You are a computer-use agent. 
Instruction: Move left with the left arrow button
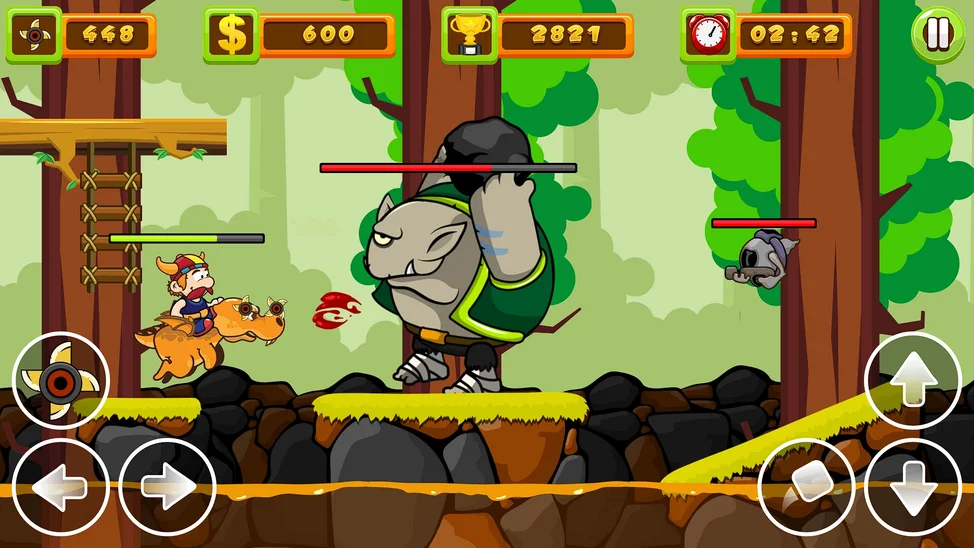[60, 487]
